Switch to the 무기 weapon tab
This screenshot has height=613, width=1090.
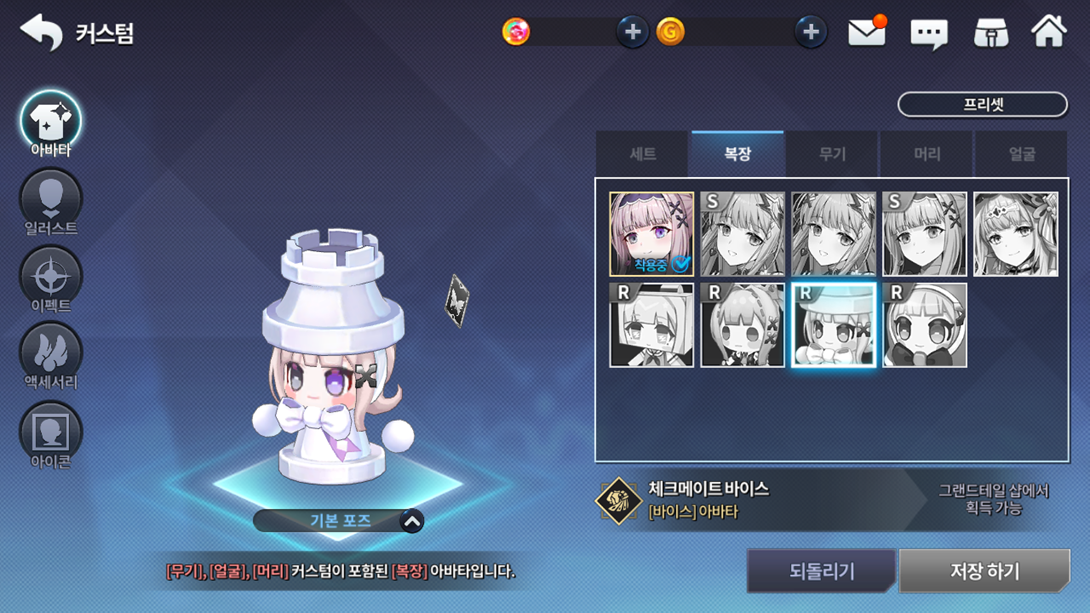pyautogui.click(x=832, y=154)
